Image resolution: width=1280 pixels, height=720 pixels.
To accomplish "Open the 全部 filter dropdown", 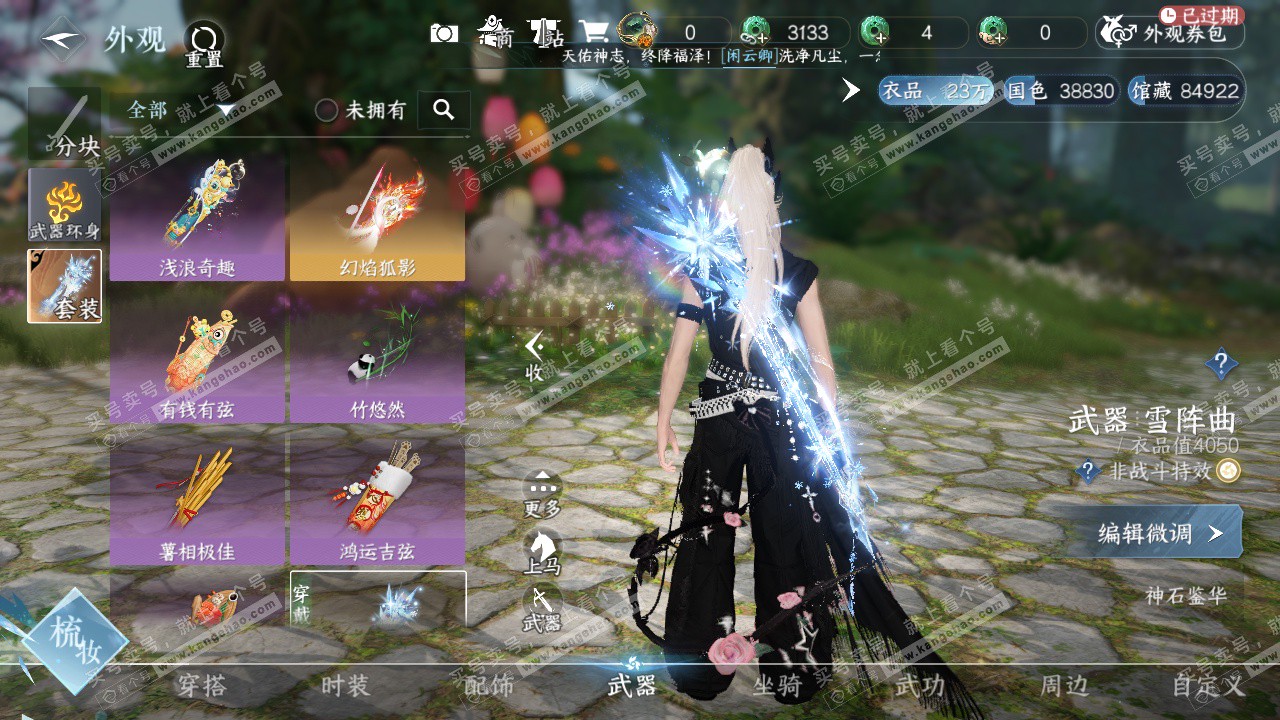I will (x=180, y=109).
